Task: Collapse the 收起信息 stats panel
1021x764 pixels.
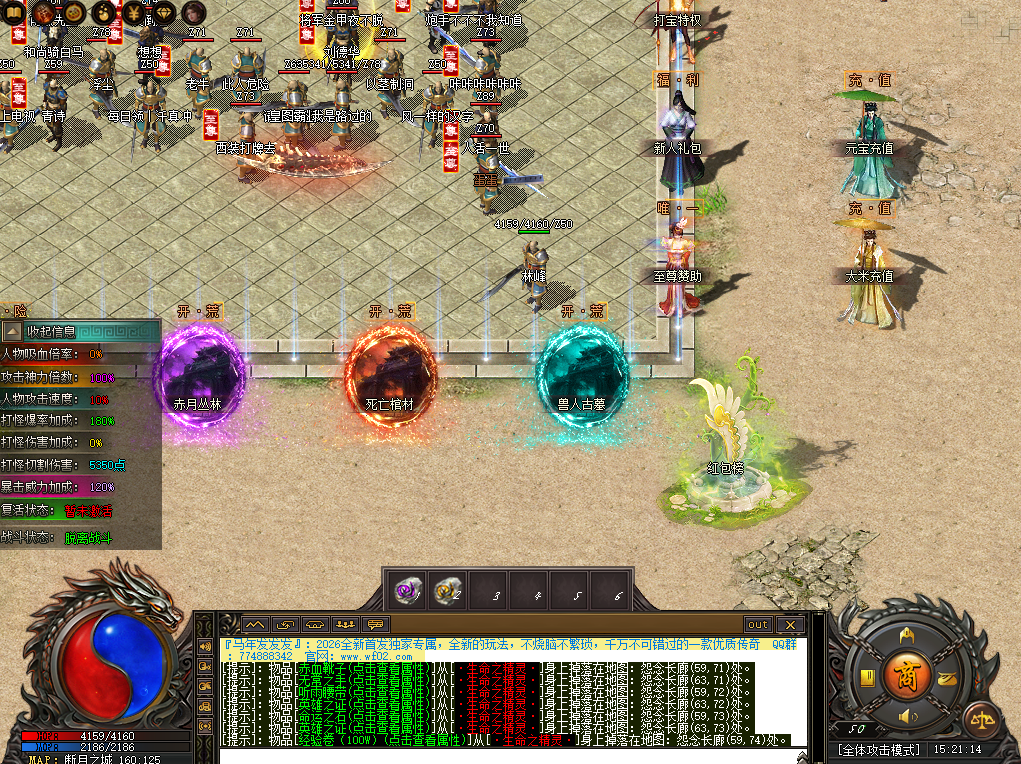Action: click(12, 331)
